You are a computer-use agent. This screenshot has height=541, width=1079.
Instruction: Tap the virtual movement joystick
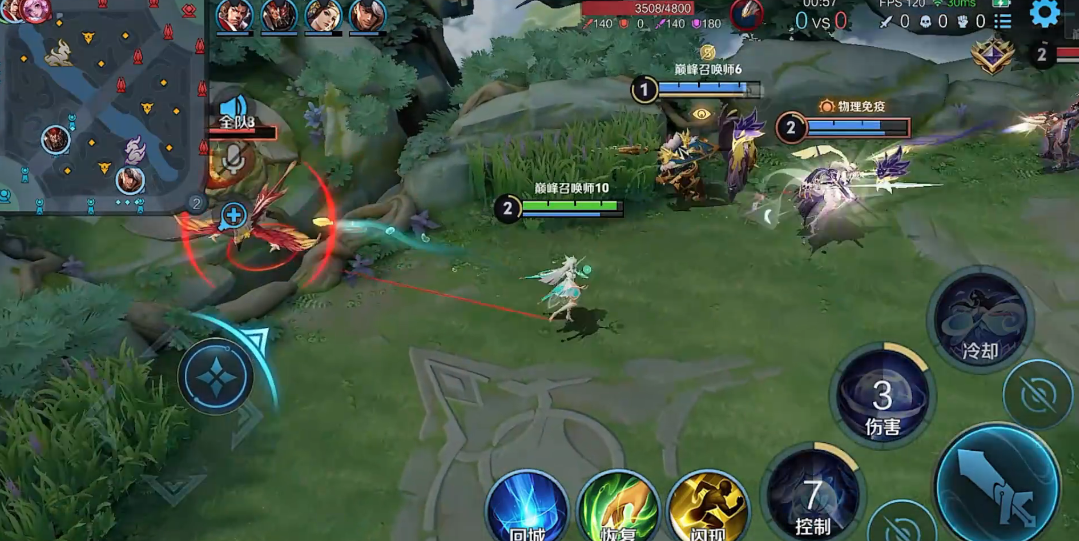click(x=215, y=377)
